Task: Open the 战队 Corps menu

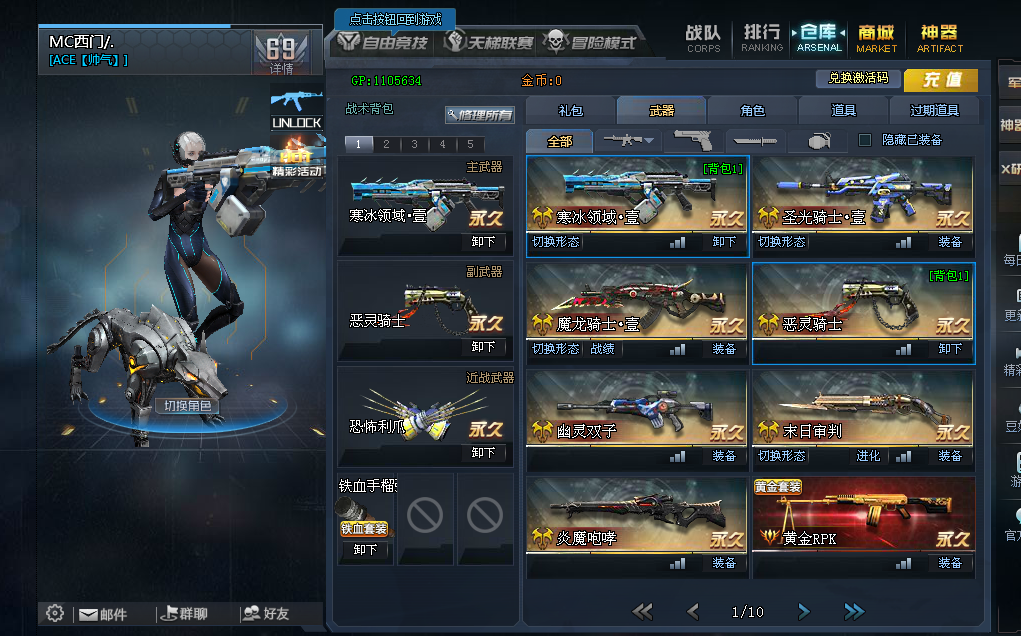Action: [703, 38]
